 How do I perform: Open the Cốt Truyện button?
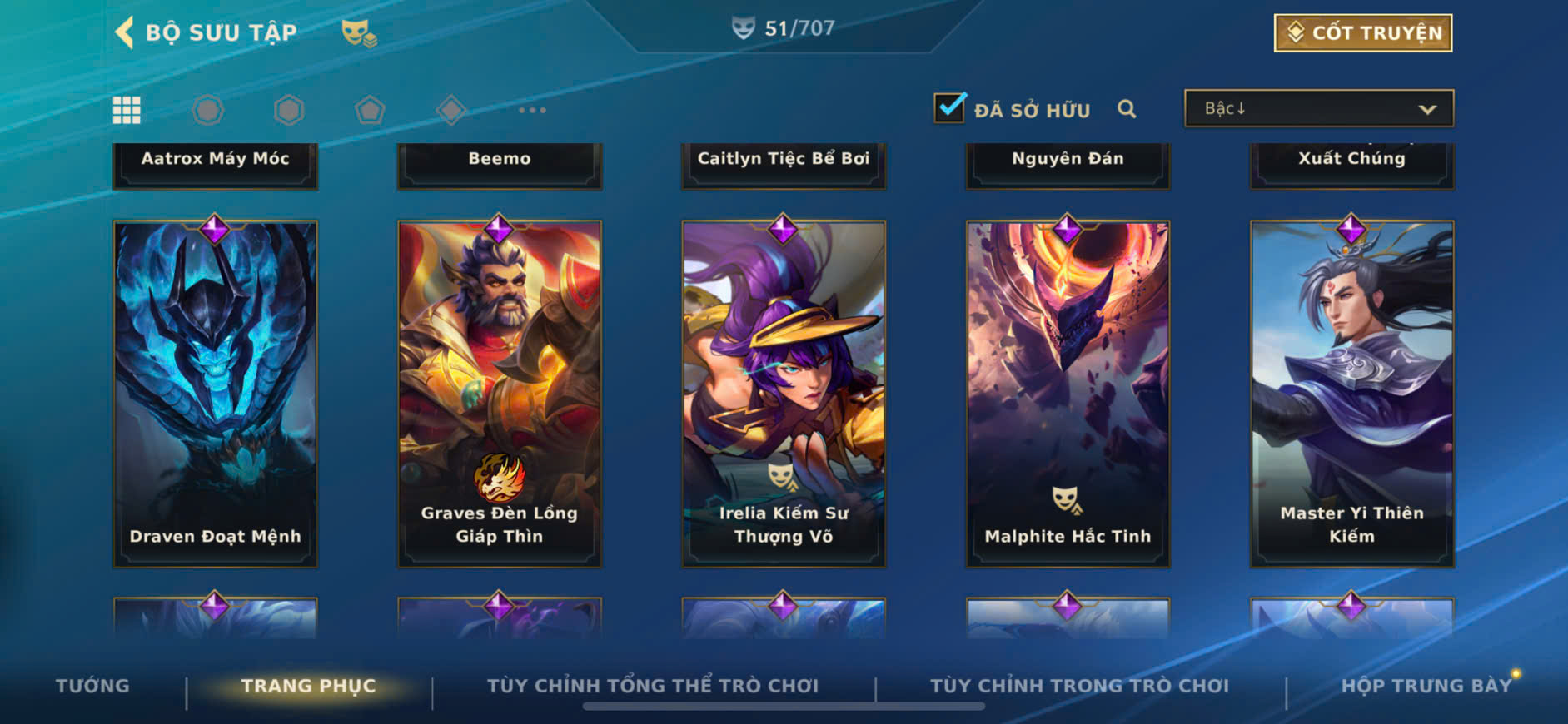pyautogui.click(x=1362, y=33)
